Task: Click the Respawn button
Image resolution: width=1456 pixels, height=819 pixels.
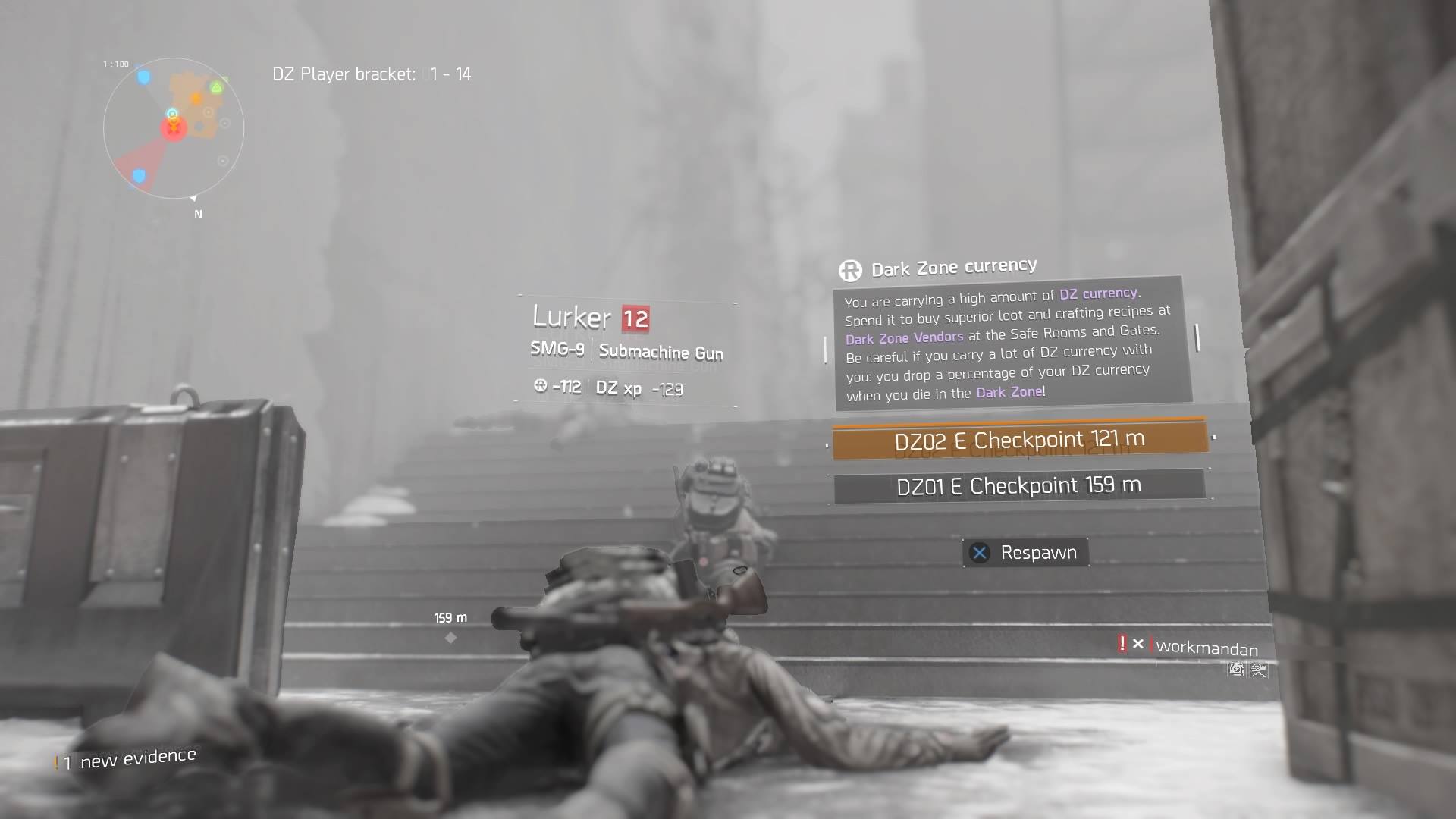Action: (x=1026, y=553)
